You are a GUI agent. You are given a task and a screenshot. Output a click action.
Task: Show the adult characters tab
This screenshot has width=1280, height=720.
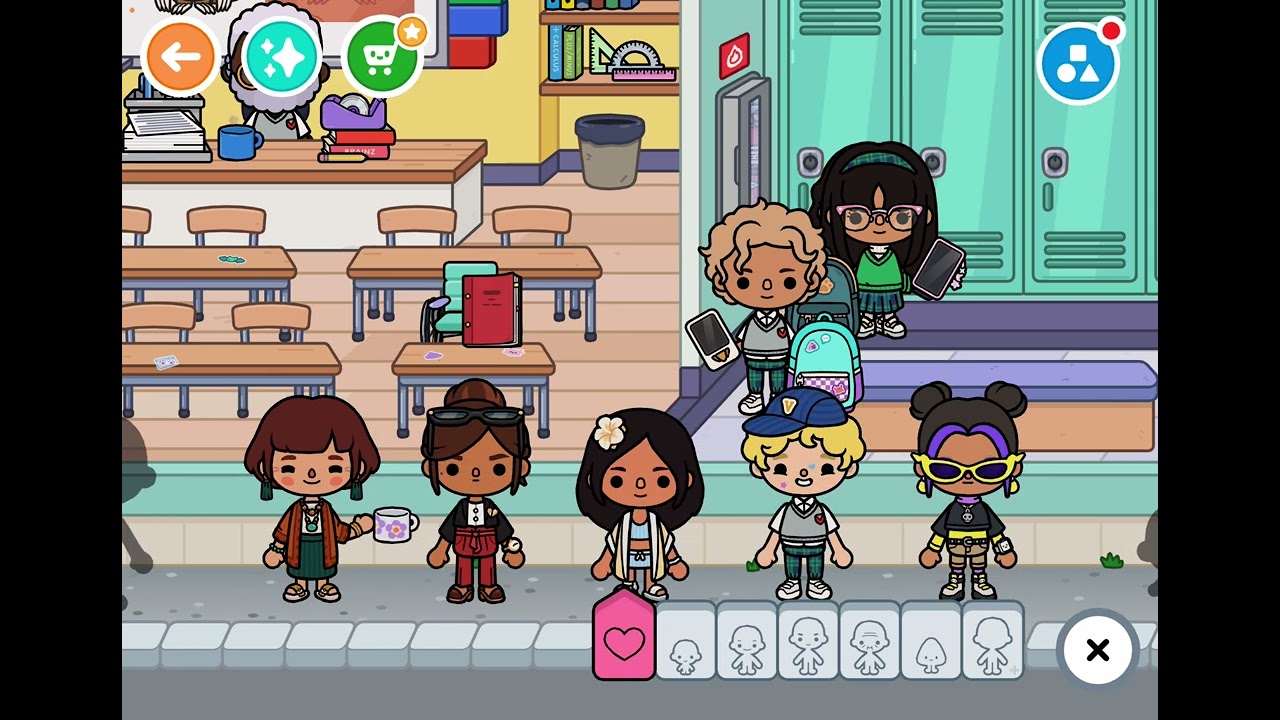coord(808,645)
